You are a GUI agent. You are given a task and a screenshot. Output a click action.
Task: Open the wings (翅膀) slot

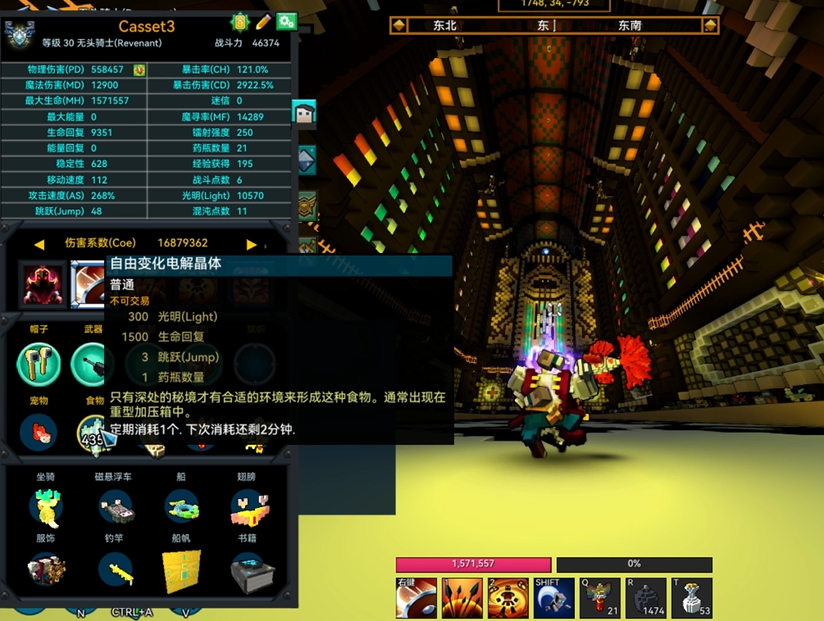click(248, 507)
